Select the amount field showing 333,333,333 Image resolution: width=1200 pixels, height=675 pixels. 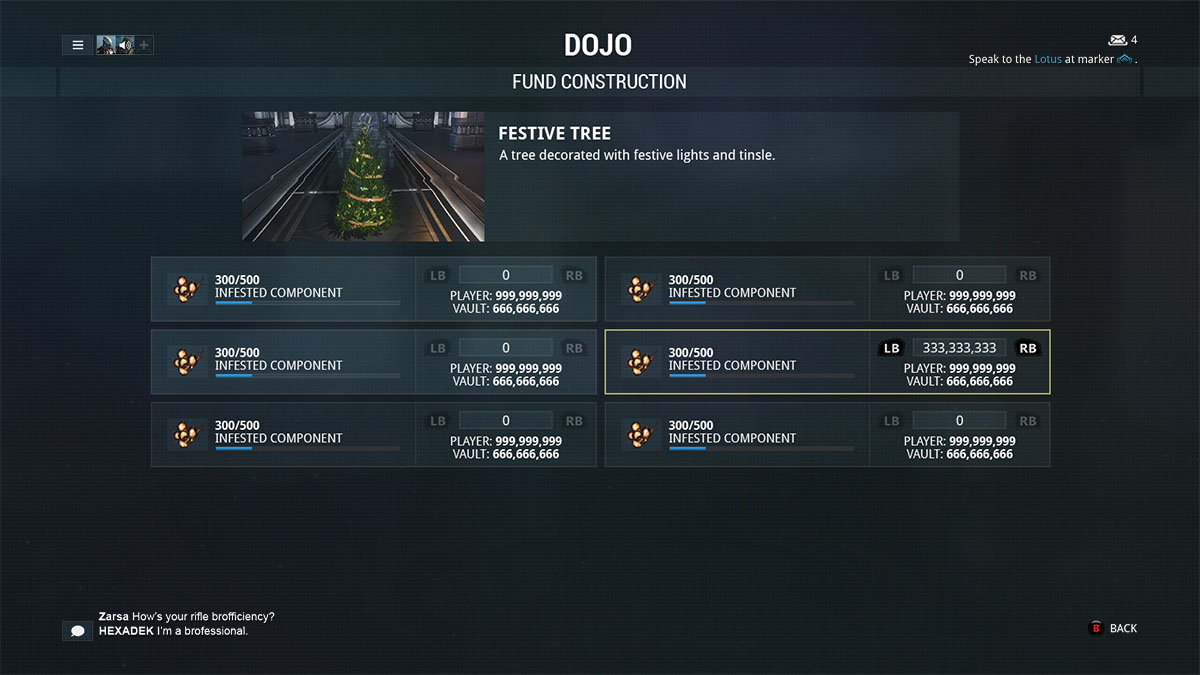[959, 348]
